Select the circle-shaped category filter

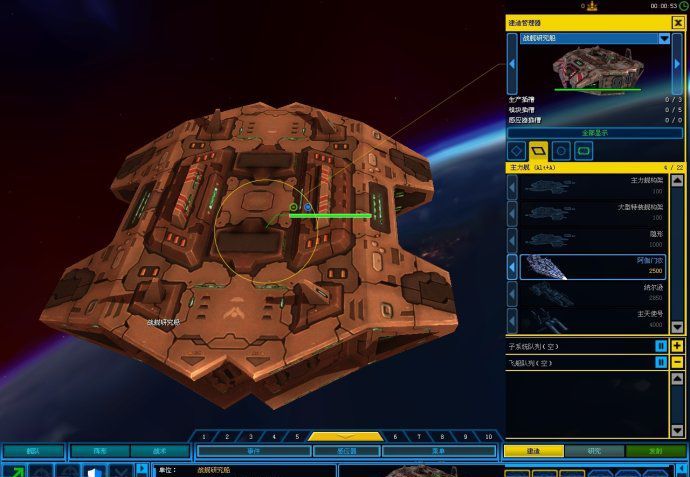coord(562,151)
